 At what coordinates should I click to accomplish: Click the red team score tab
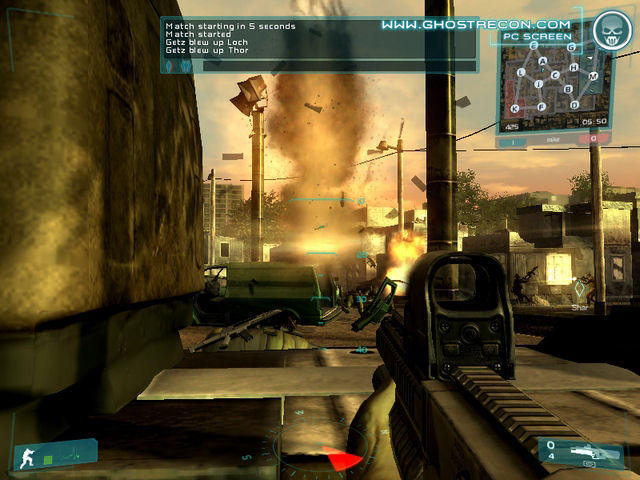(594, 139)
